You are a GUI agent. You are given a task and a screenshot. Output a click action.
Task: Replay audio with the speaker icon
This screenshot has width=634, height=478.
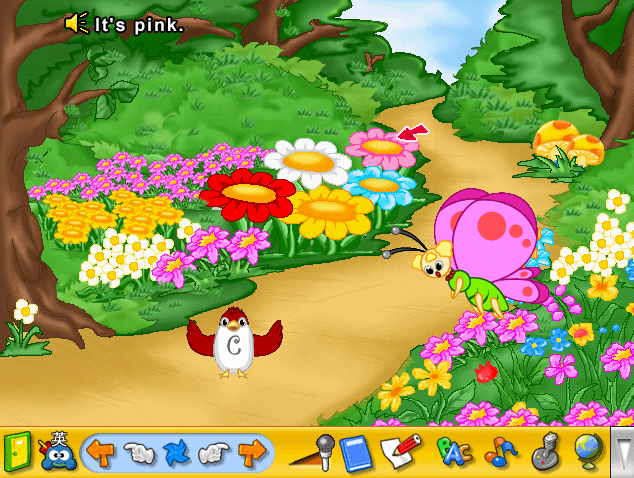click(77, 23)
